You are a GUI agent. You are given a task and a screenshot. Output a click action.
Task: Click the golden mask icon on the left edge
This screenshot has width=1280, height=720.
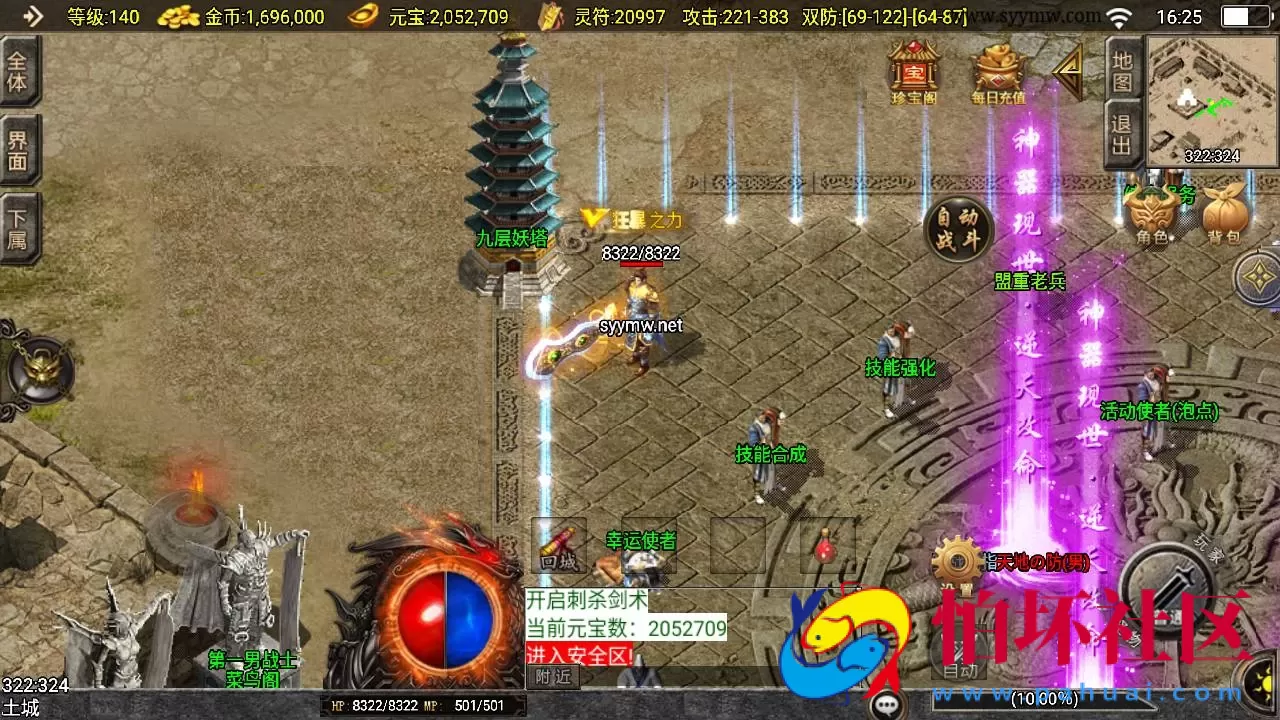[40, 370]
